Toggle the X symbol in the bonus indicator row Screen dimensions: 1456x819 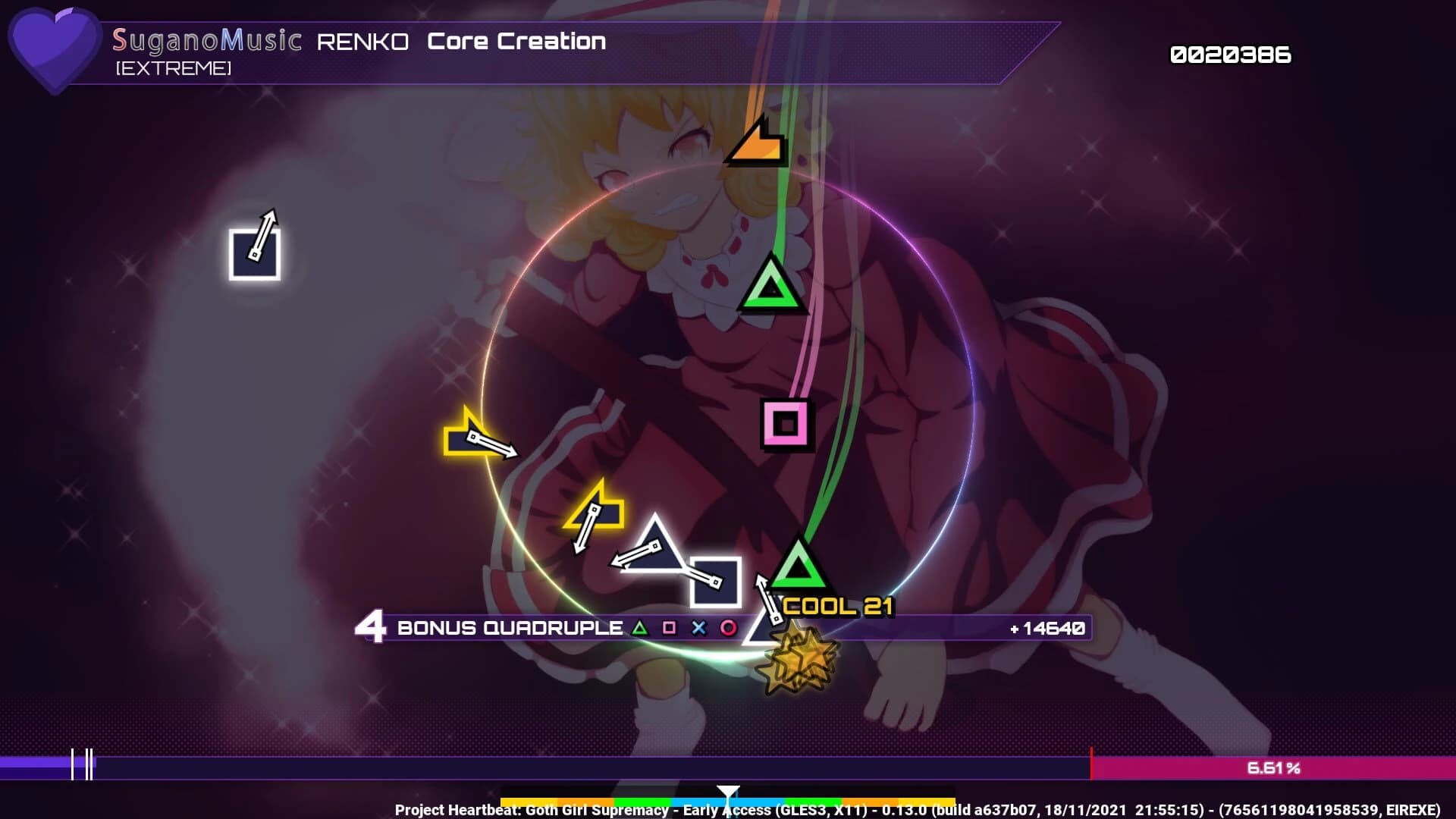click(699, 627)
